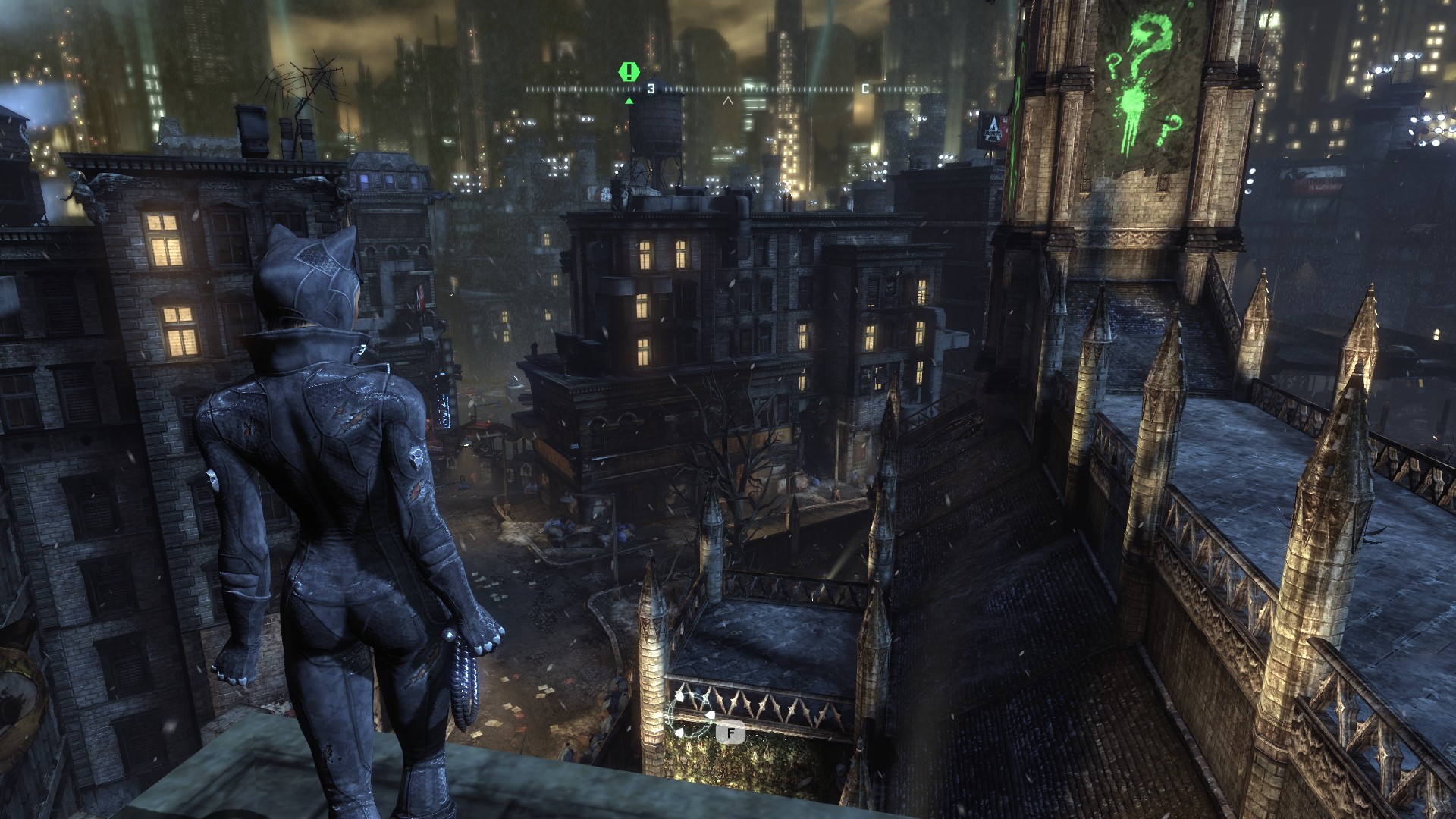The image size is (1456, 819).
Task: Click the circular jump target indicator
Action: pos(689,715)
